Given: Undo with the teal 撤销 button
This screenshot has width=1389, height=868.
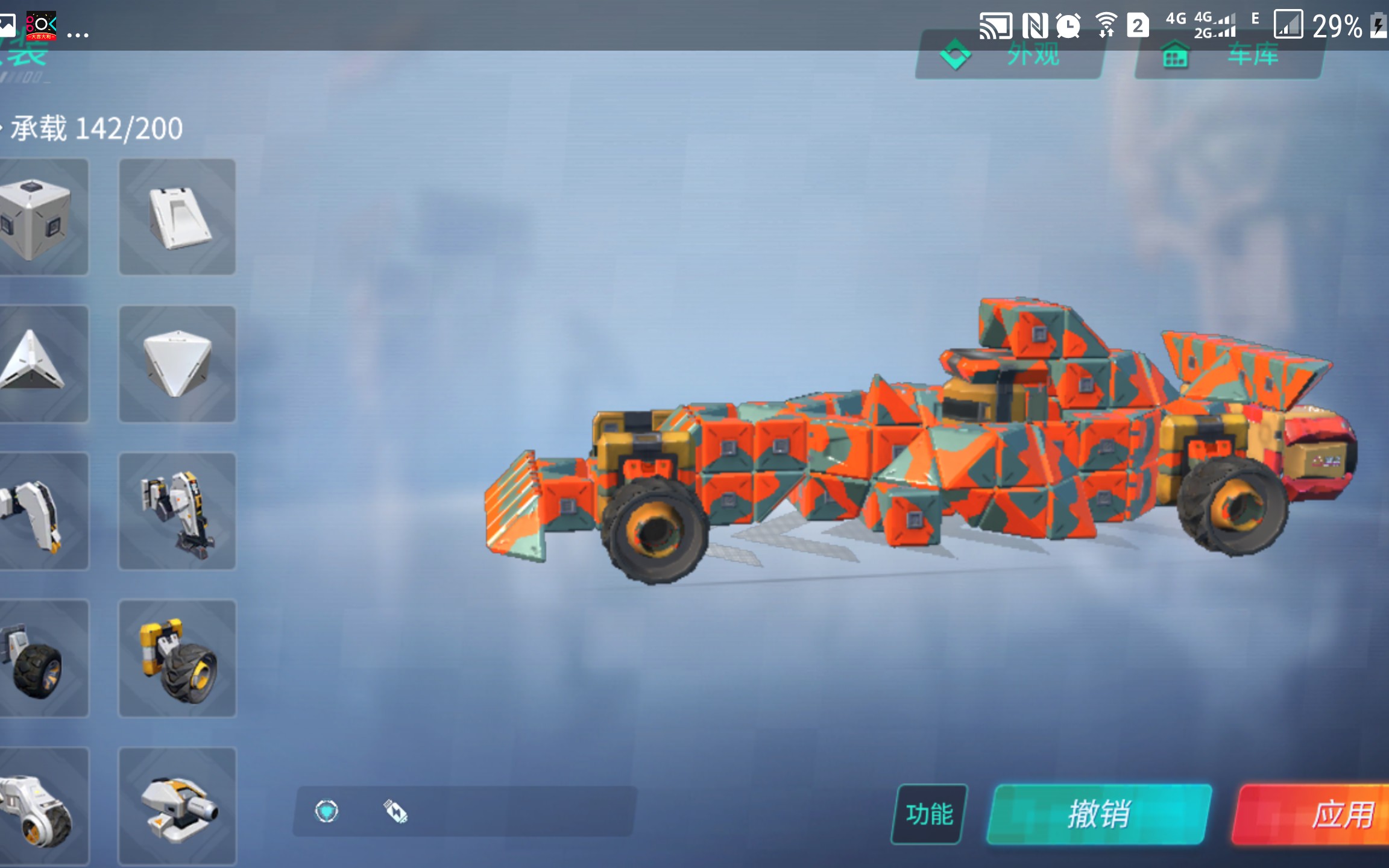Looking at the screenshot, I should coord(1098,814).
